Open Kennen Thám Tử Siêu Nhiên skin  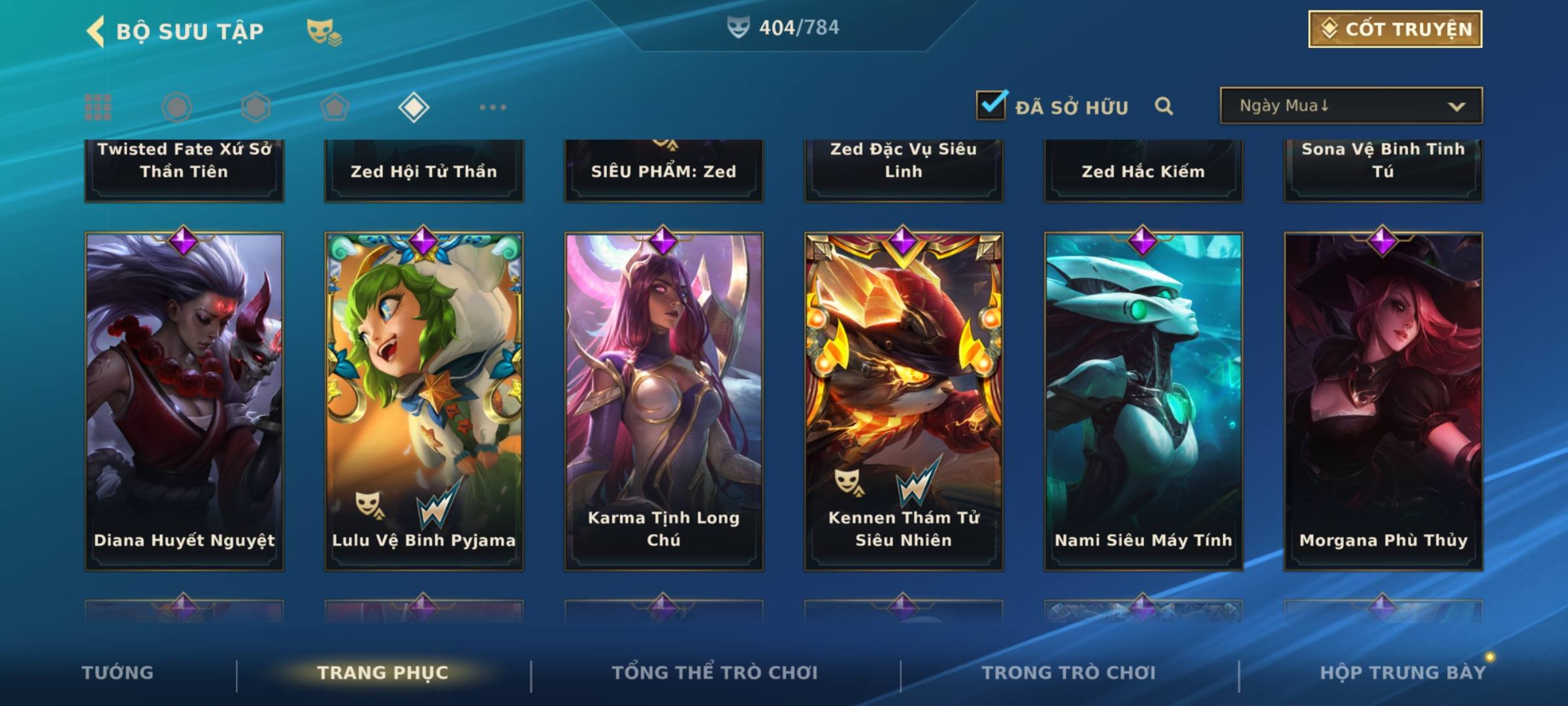(x=904, y=401)
